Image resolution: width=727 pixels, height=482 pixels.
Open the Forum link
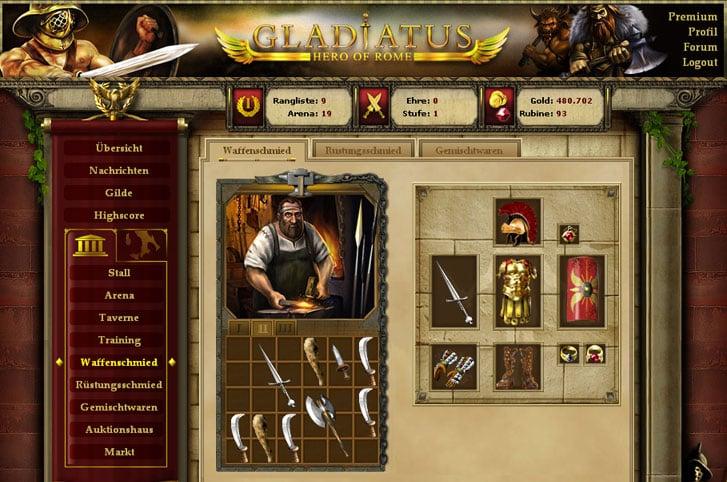[701, 47]
